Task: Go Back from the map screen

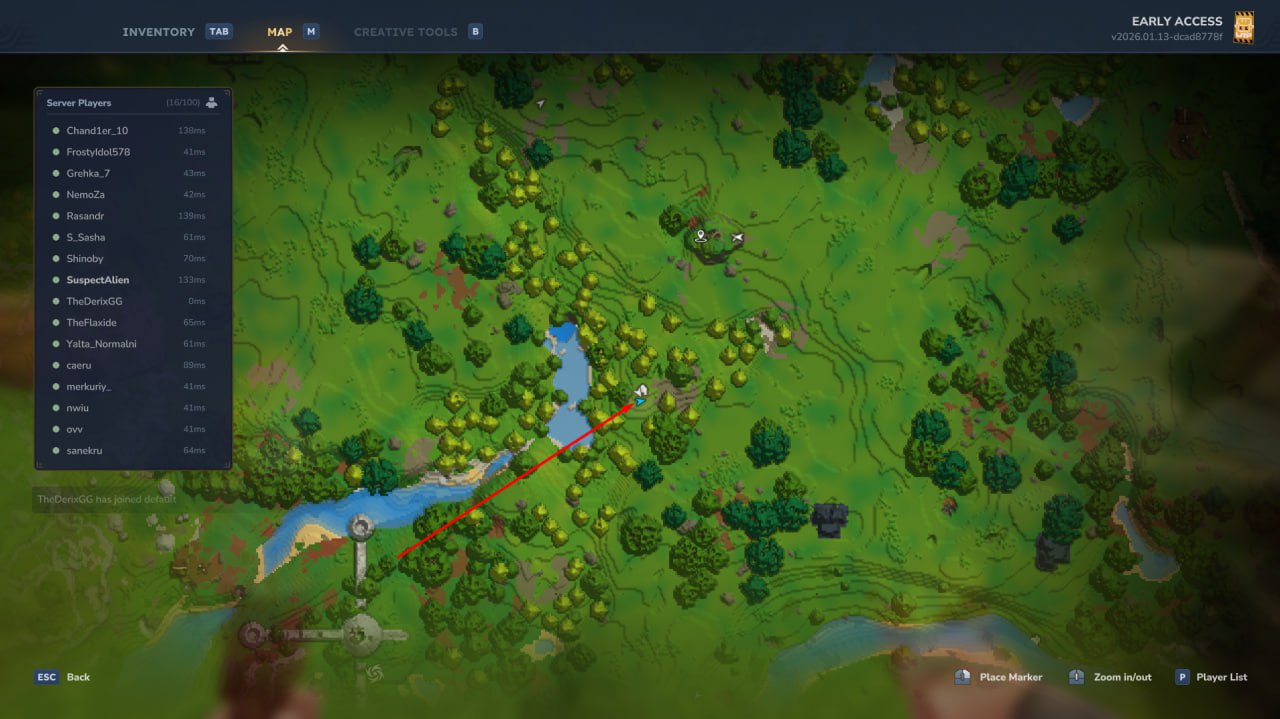Action: [x=64, y=677]
